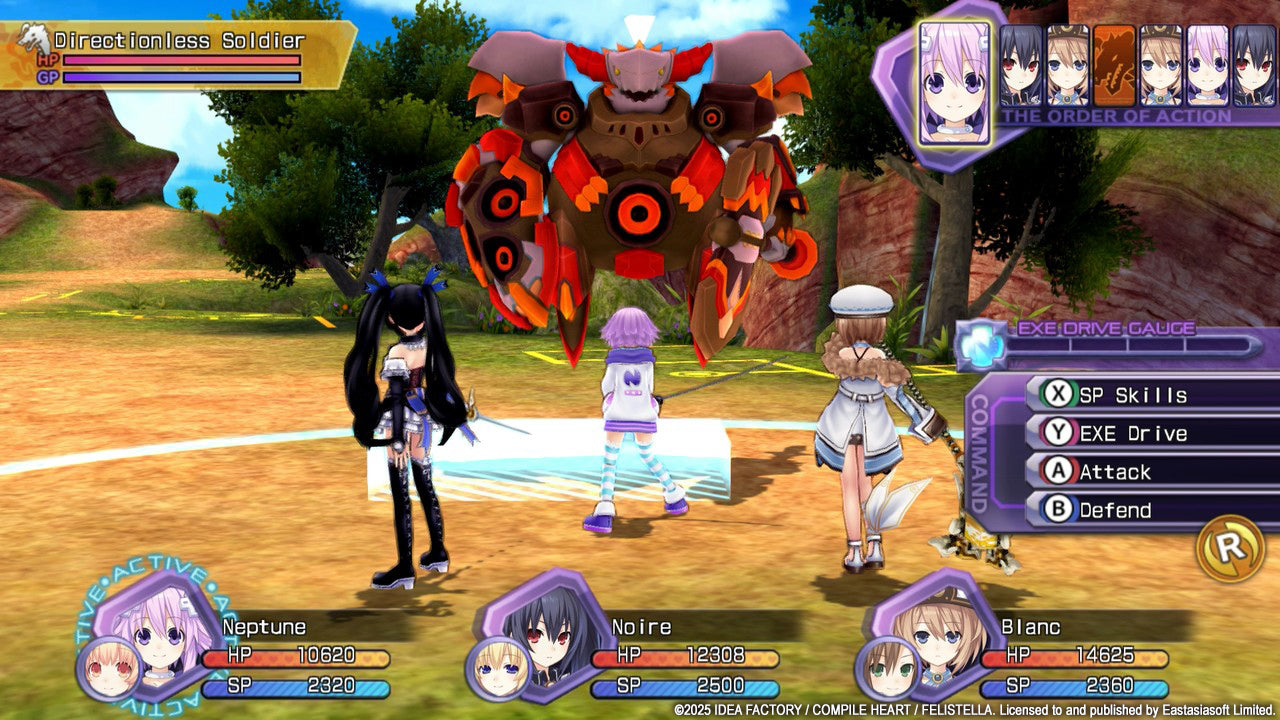The height and width of the screenshot is (720, 1280).
Task: Open SP Skills from the command list
Action: point(1113,395)
